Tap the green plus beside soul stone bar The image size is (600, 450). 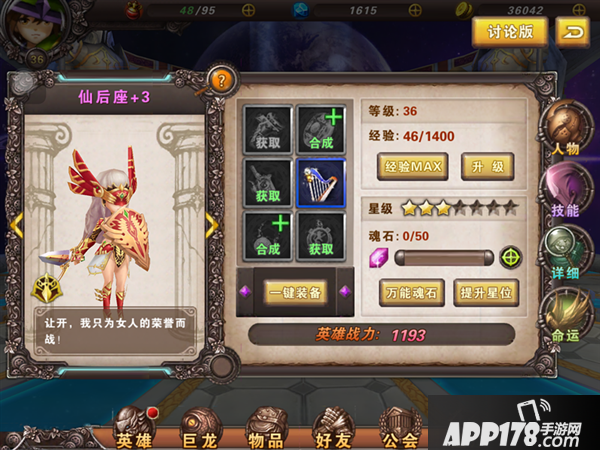(x=511, y=257)
